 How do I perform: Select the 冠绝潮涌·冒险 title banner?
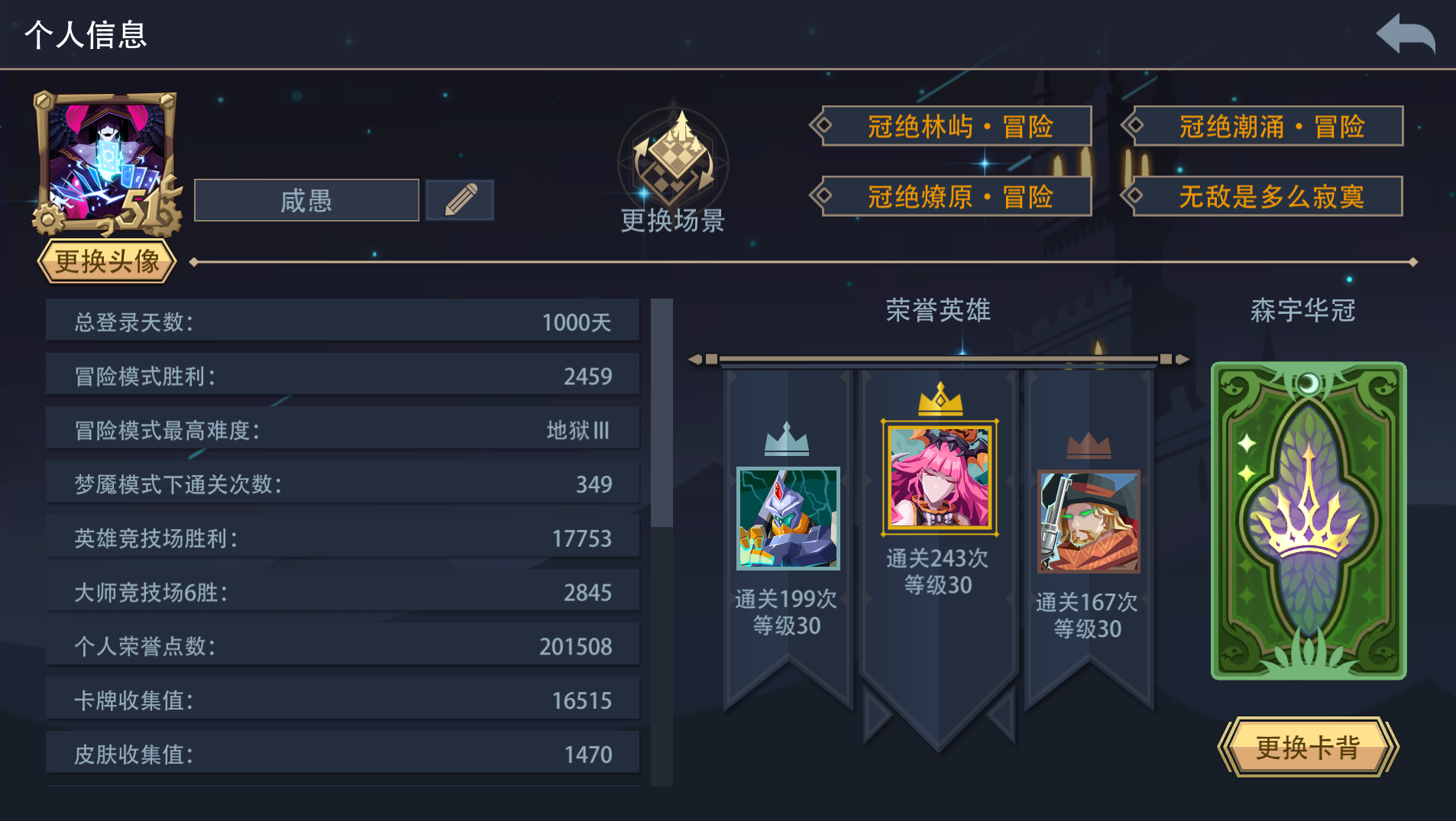coord(1264,126)
